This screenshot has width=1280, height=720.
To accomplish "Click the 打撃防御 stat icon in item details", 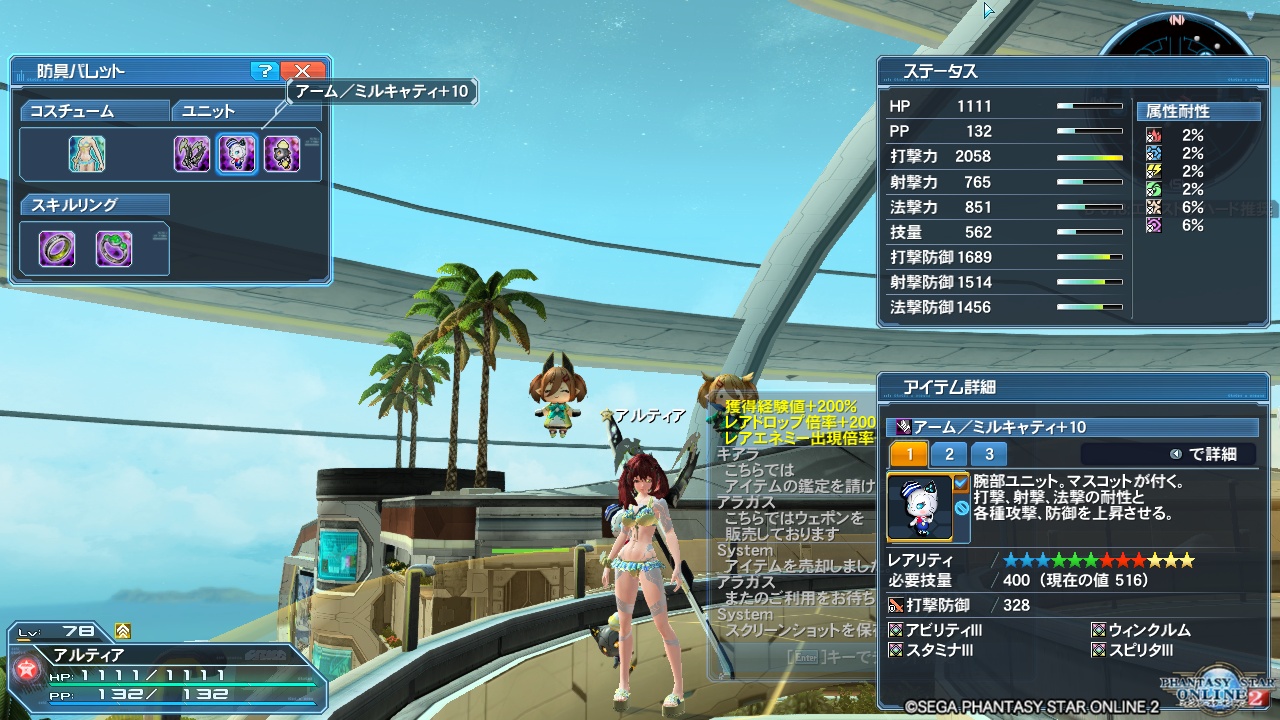I will (894, 604).
